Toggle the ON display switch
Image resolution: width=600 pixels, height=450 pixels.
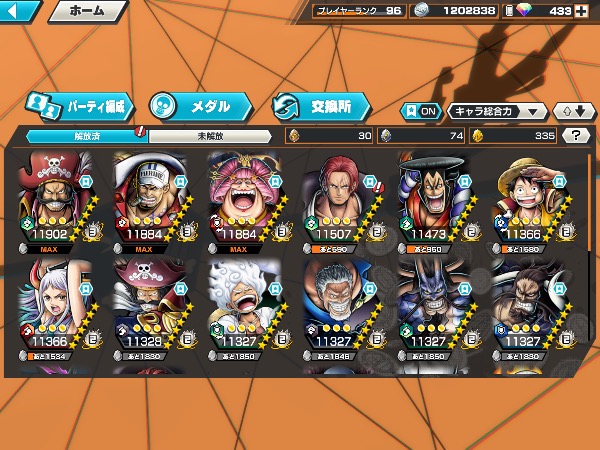tap(419, 111)
